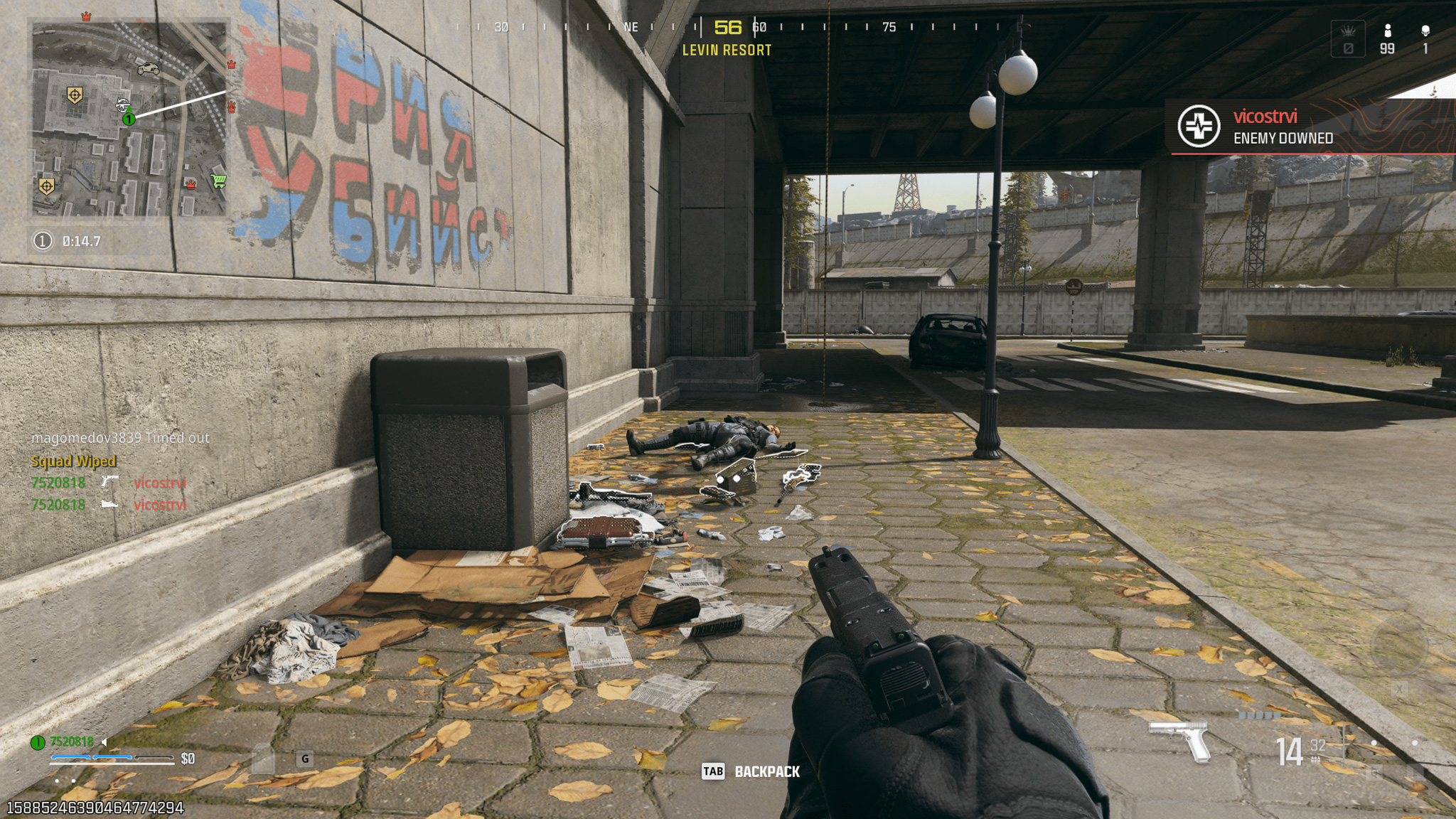Select the crown icon in the top-right HUD
Viewport: 1456px width, 819px height.
pyautogui.click(x=1347, y=31)
